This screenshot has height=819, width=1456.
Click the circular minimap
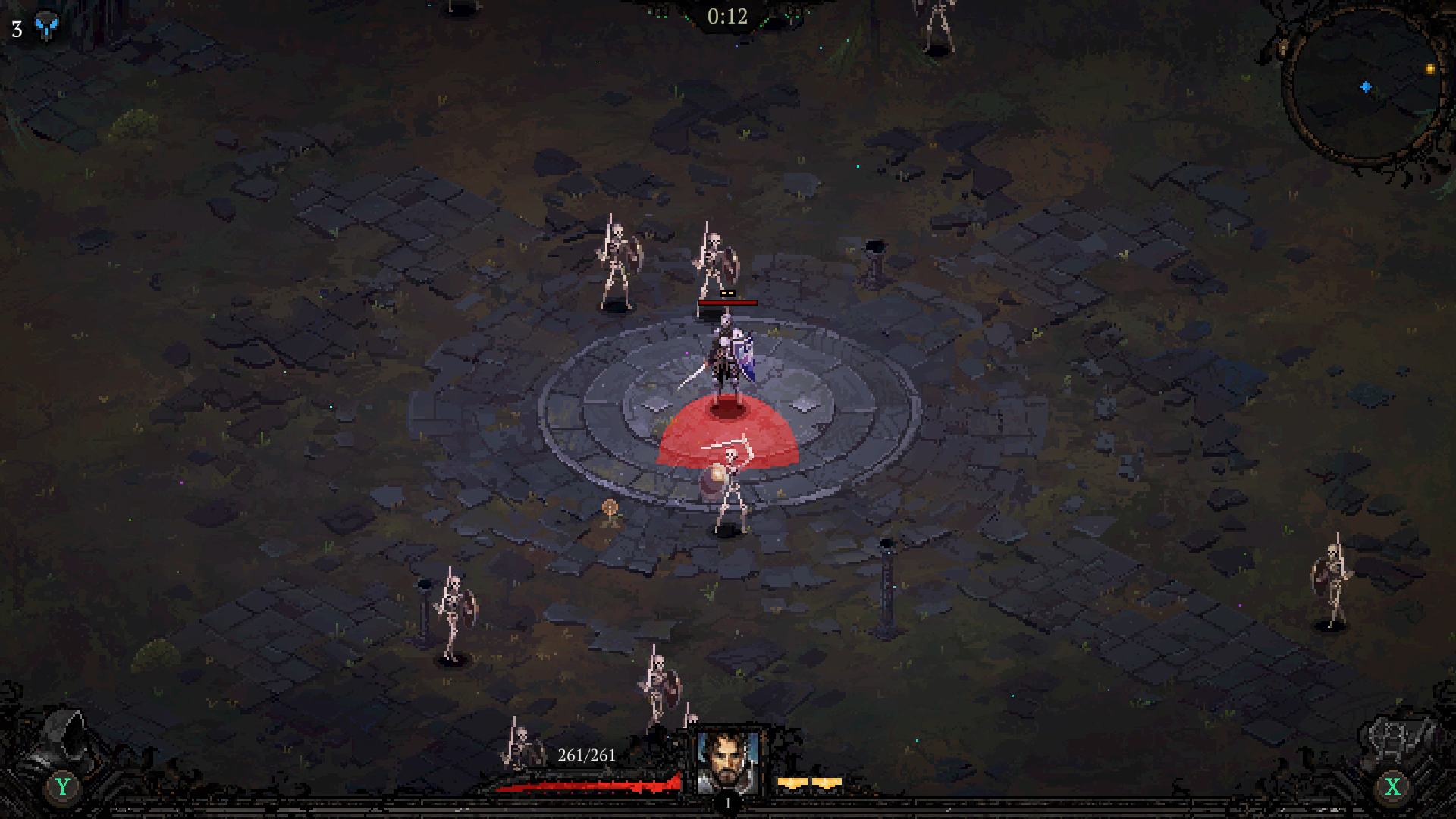coord(1365,85)
